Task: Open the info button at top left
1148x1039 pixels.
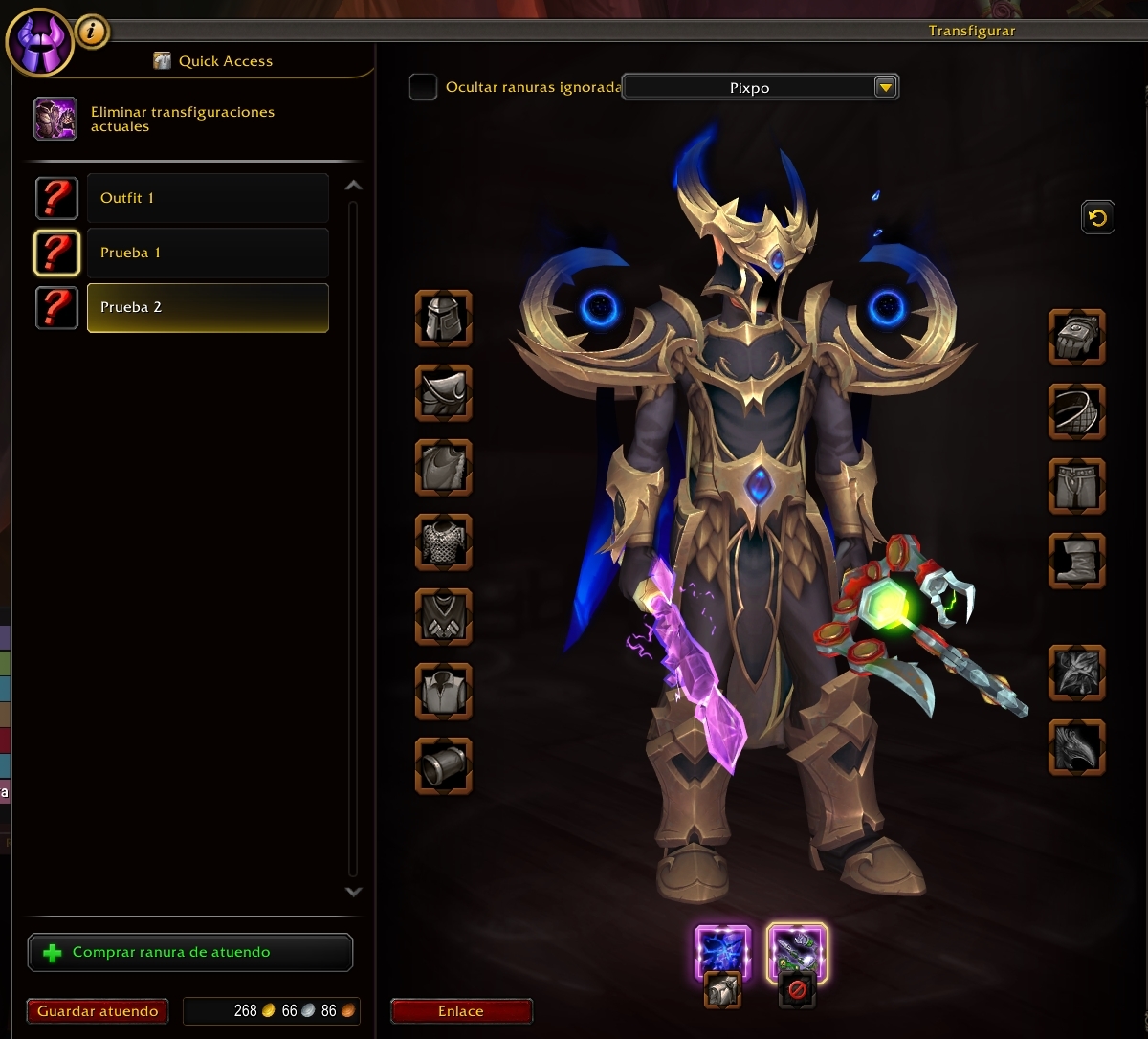Action: tap(92, 32)
